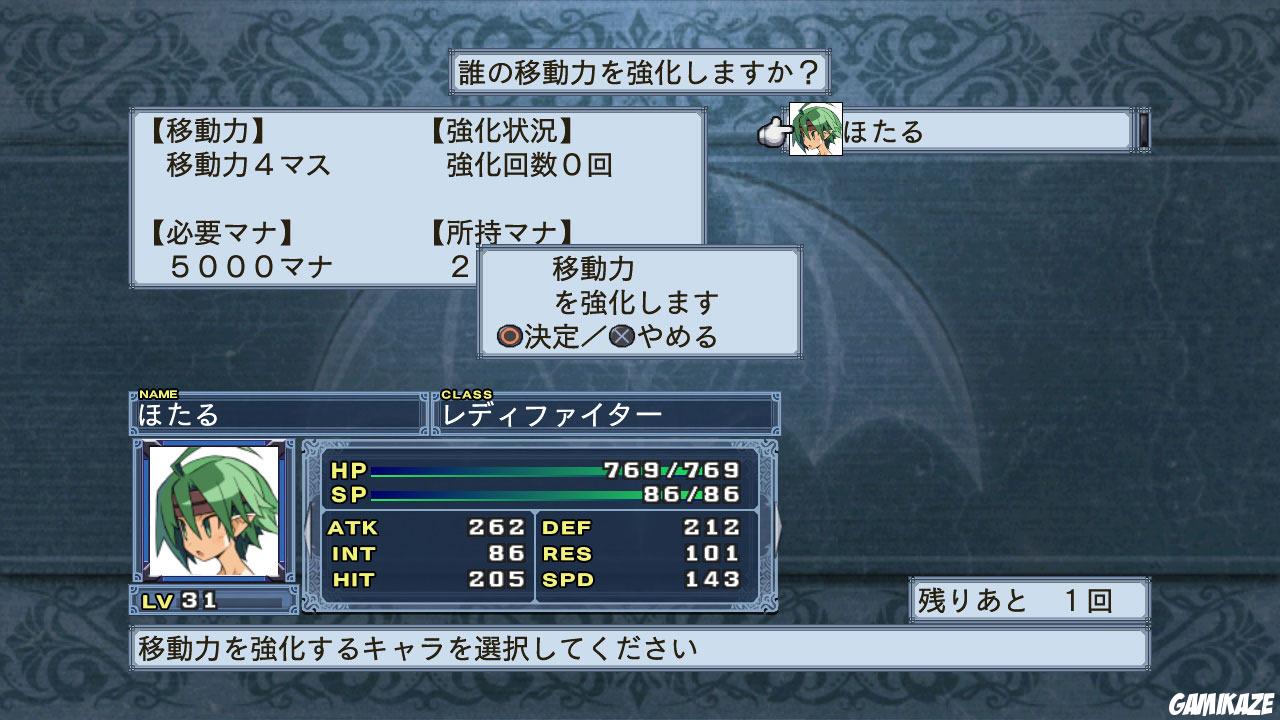This screenshot has height=720, width=1280.
Task: Click the 誰の移動力を強化しますか？ prompt
Action: coord(640,71)
